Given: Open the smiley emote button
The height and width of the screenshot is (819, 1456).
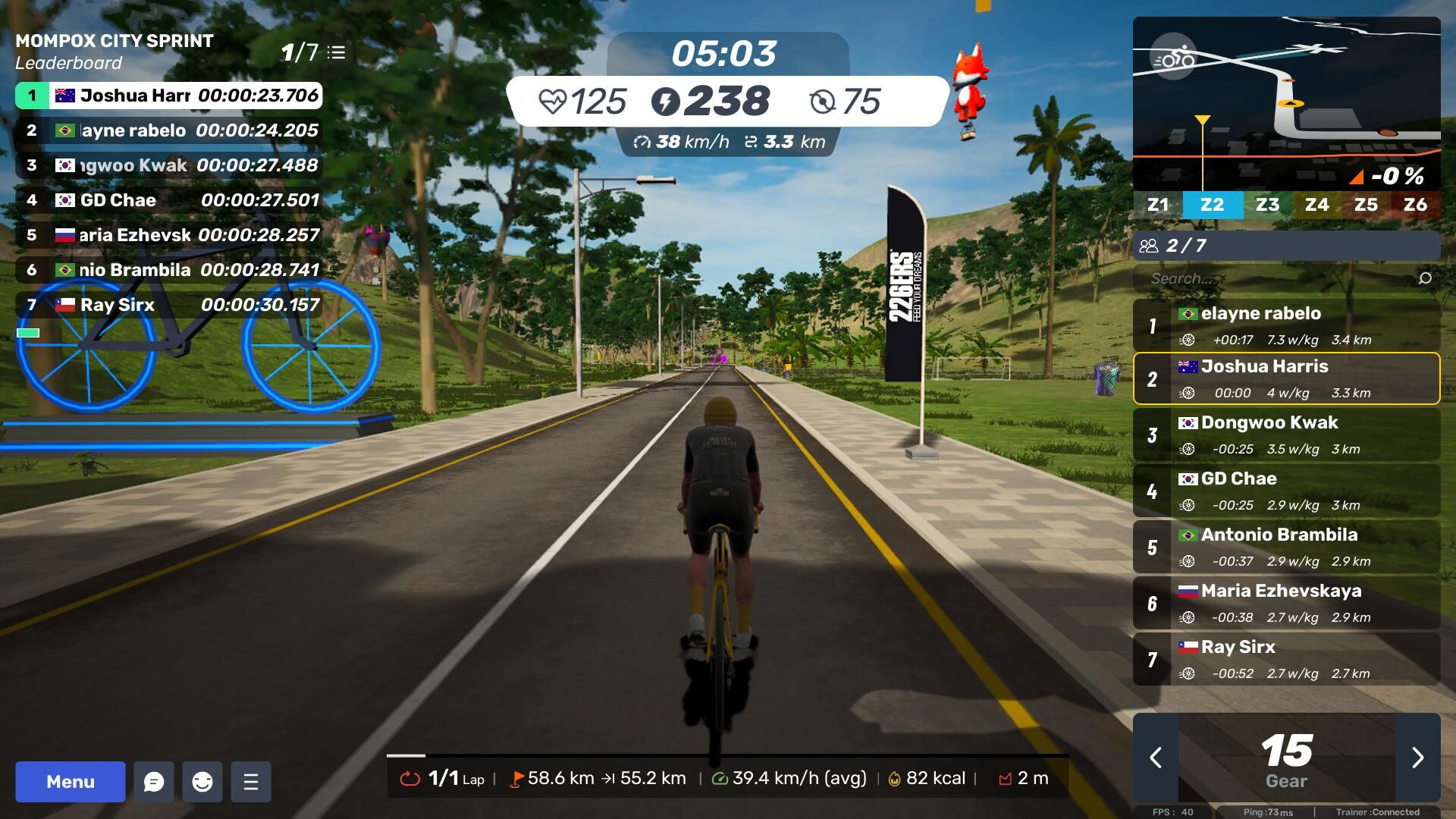Looking at the screenshot, I should tap(202, 782).
